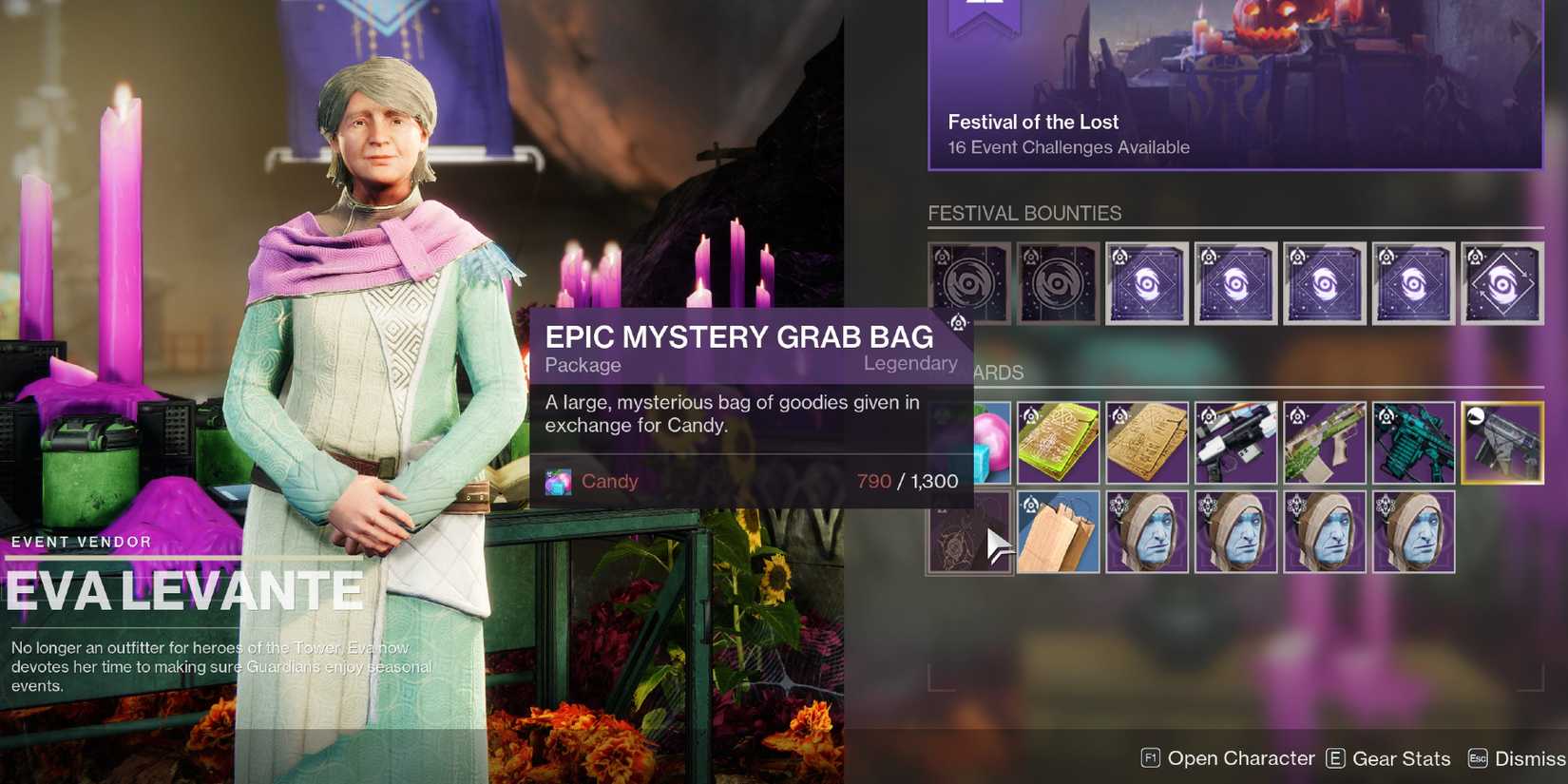This screenshot has width=1568, height=784.
Task: Open Character with the F1 button
Action: click(1227, 758)
